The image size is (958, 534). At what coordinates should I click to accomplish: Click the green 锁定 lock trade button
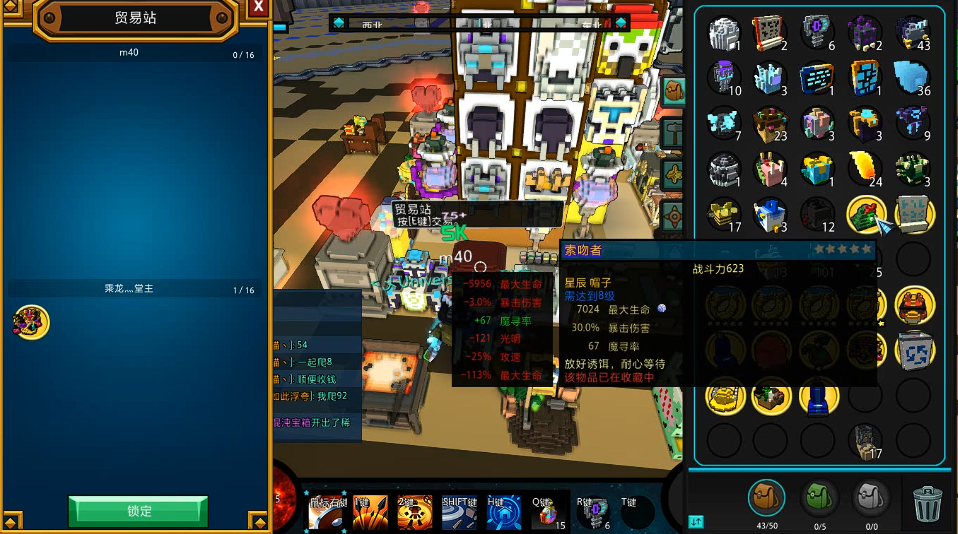pos(138,511)
